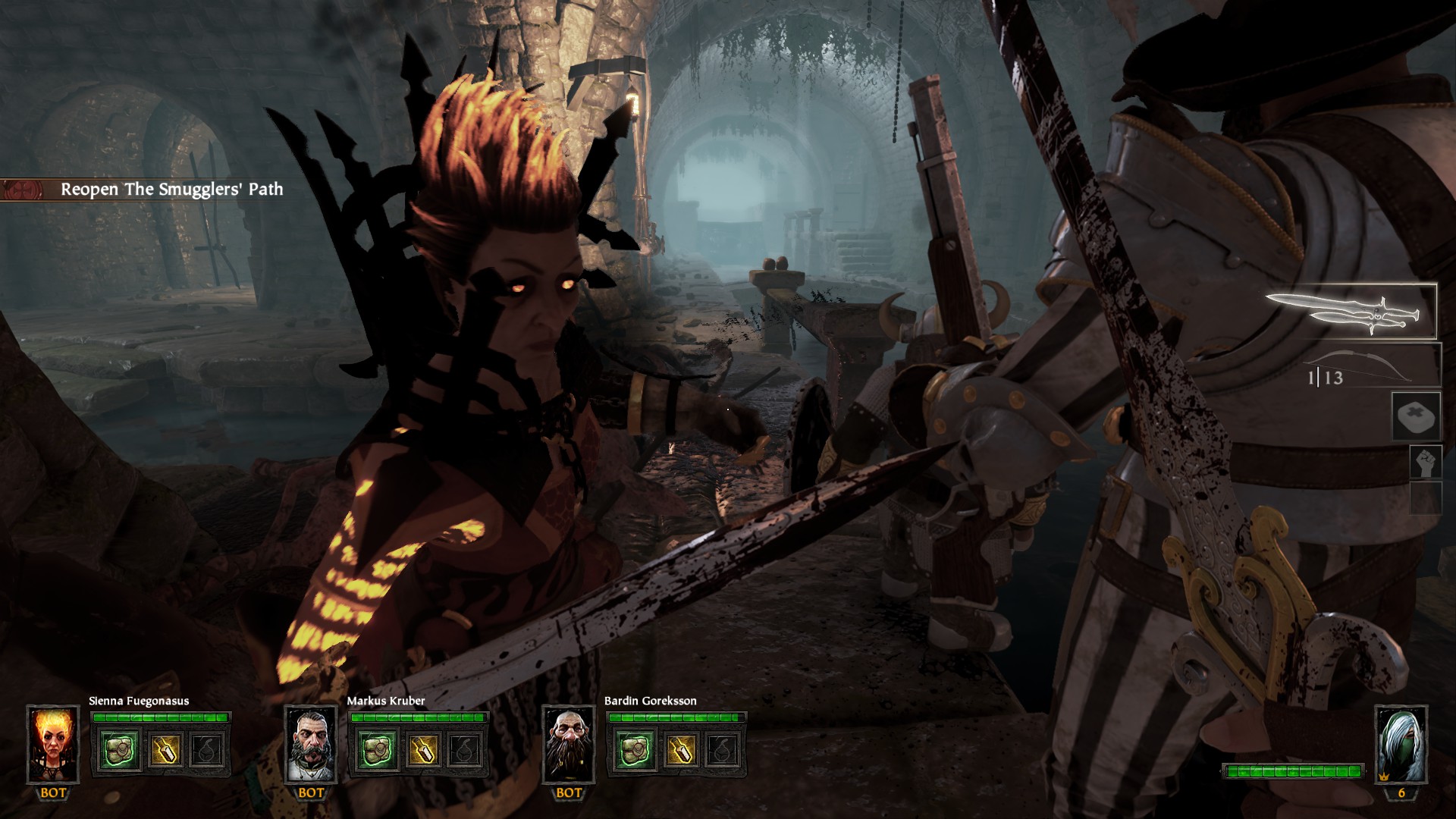The width and height of the screenshot is (1456, 819).
Task: Select Markus Kruber's yellow potion icon
Action: click(x=422, y=750)
